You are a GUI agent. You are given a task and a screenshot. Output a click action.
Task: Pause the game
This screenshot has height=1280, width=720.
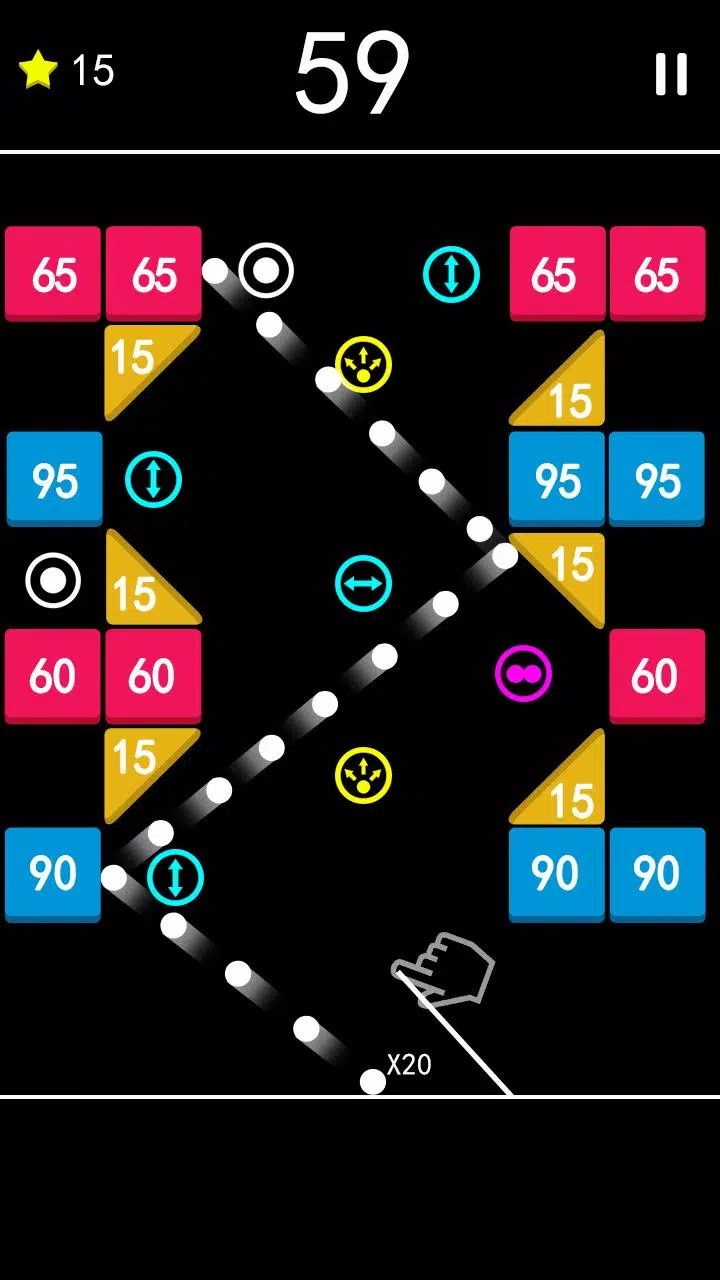(671, 74)
